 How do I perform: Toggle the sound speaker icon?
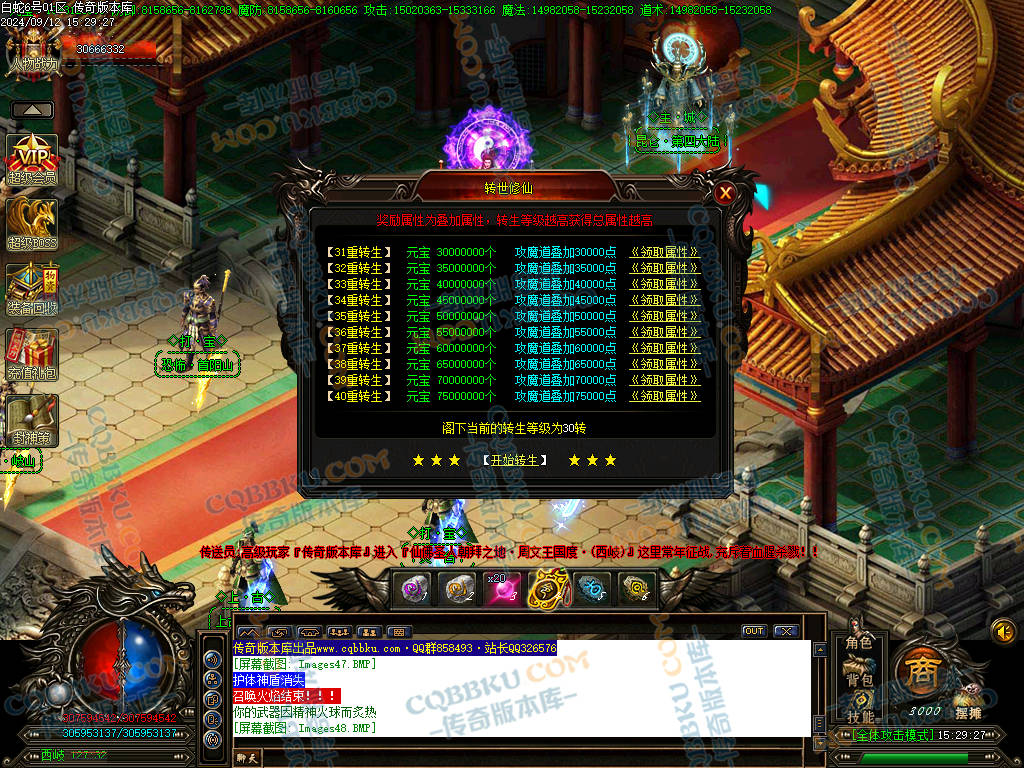click(x=1003, y=631)
